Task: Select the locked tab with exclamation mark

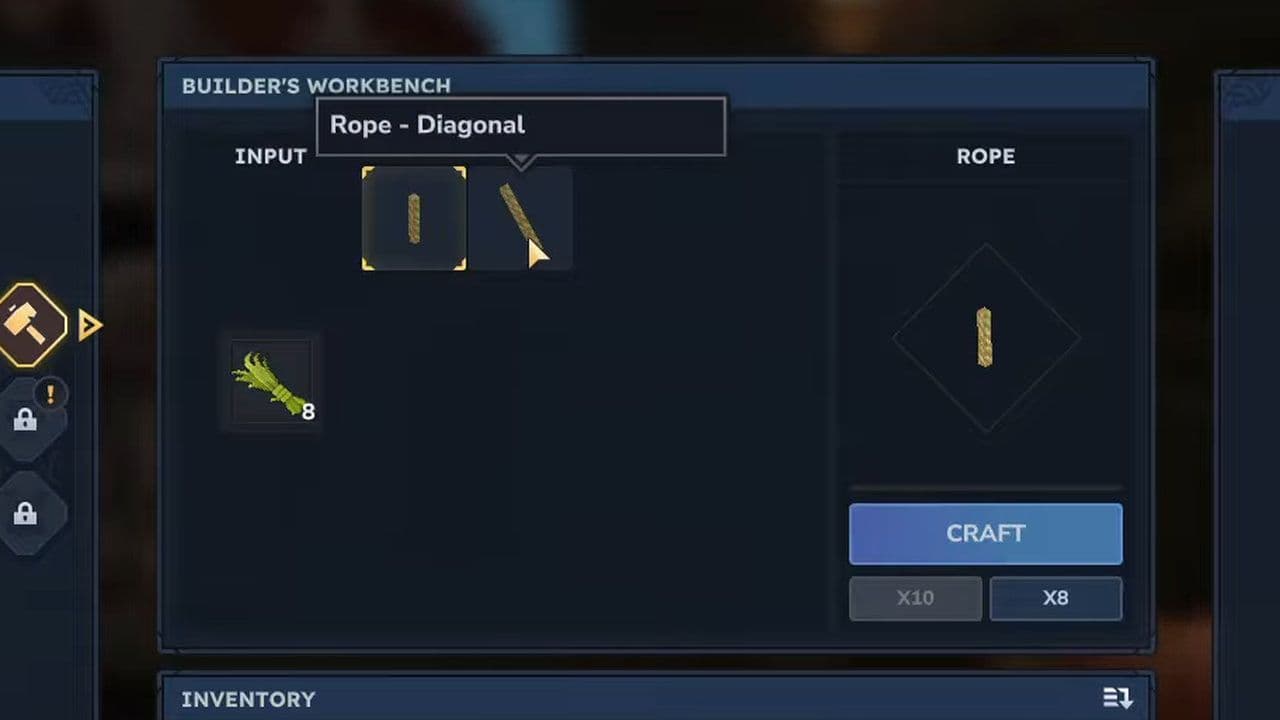Action: (x=27, y=419)
